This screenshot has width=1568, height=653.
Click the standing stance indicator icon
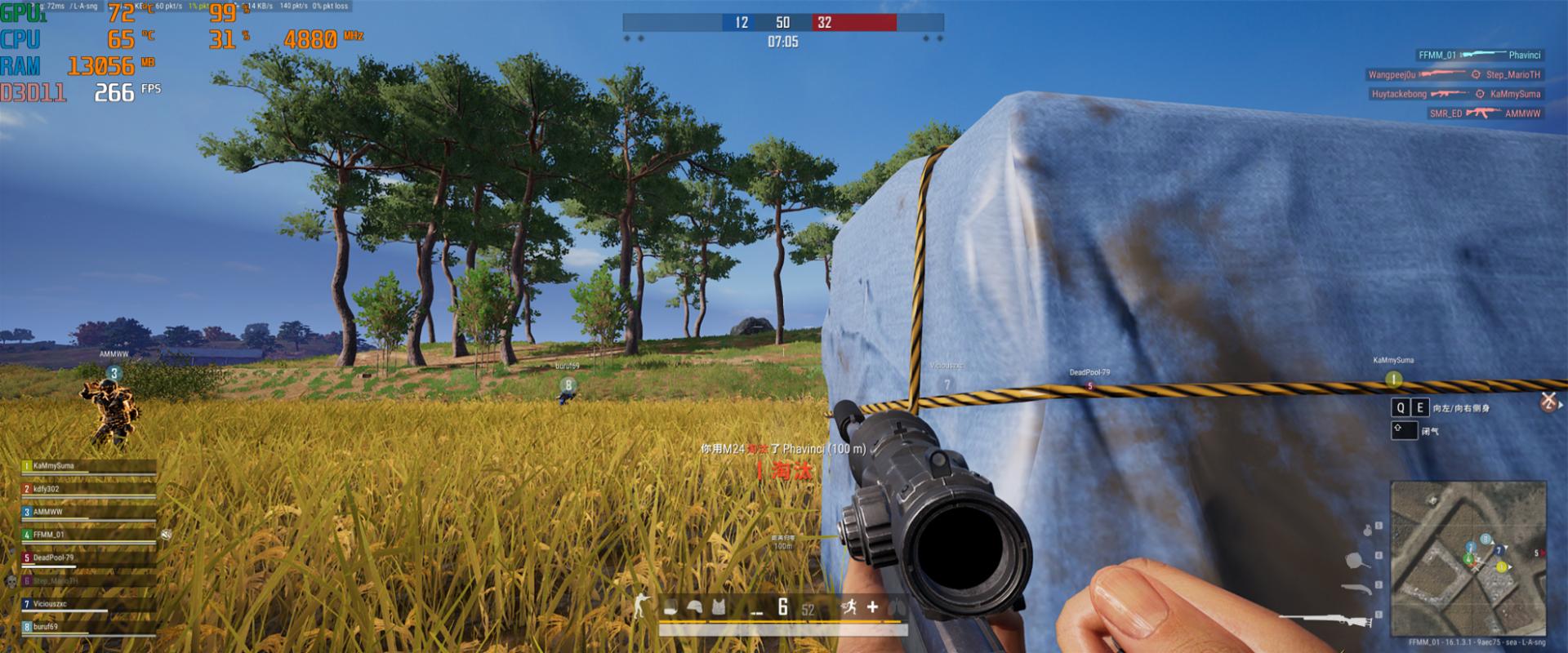[x=641, y=606]
